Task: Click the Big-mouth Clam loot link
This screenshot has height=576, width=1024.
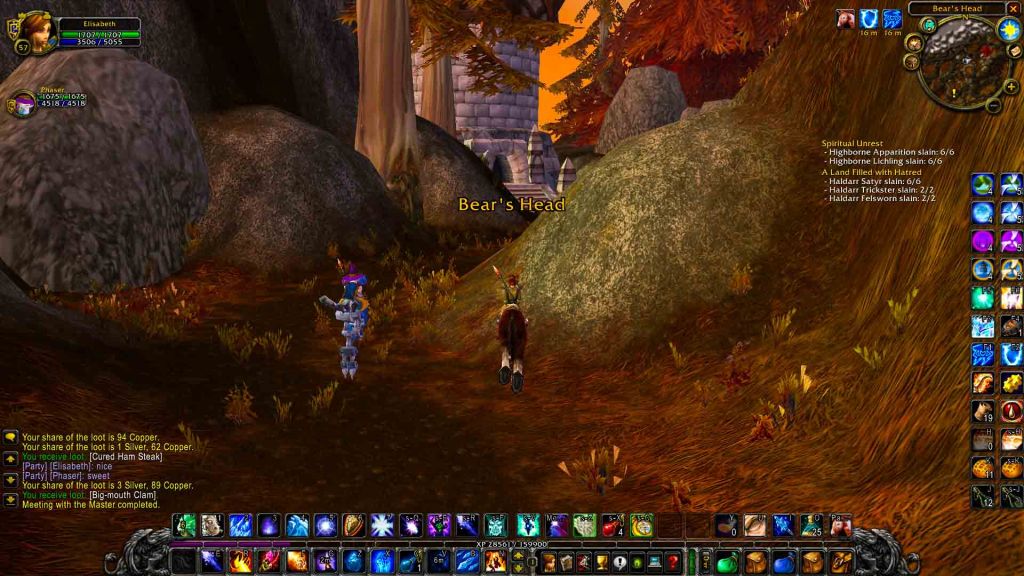Action: (x=125, y=495)
